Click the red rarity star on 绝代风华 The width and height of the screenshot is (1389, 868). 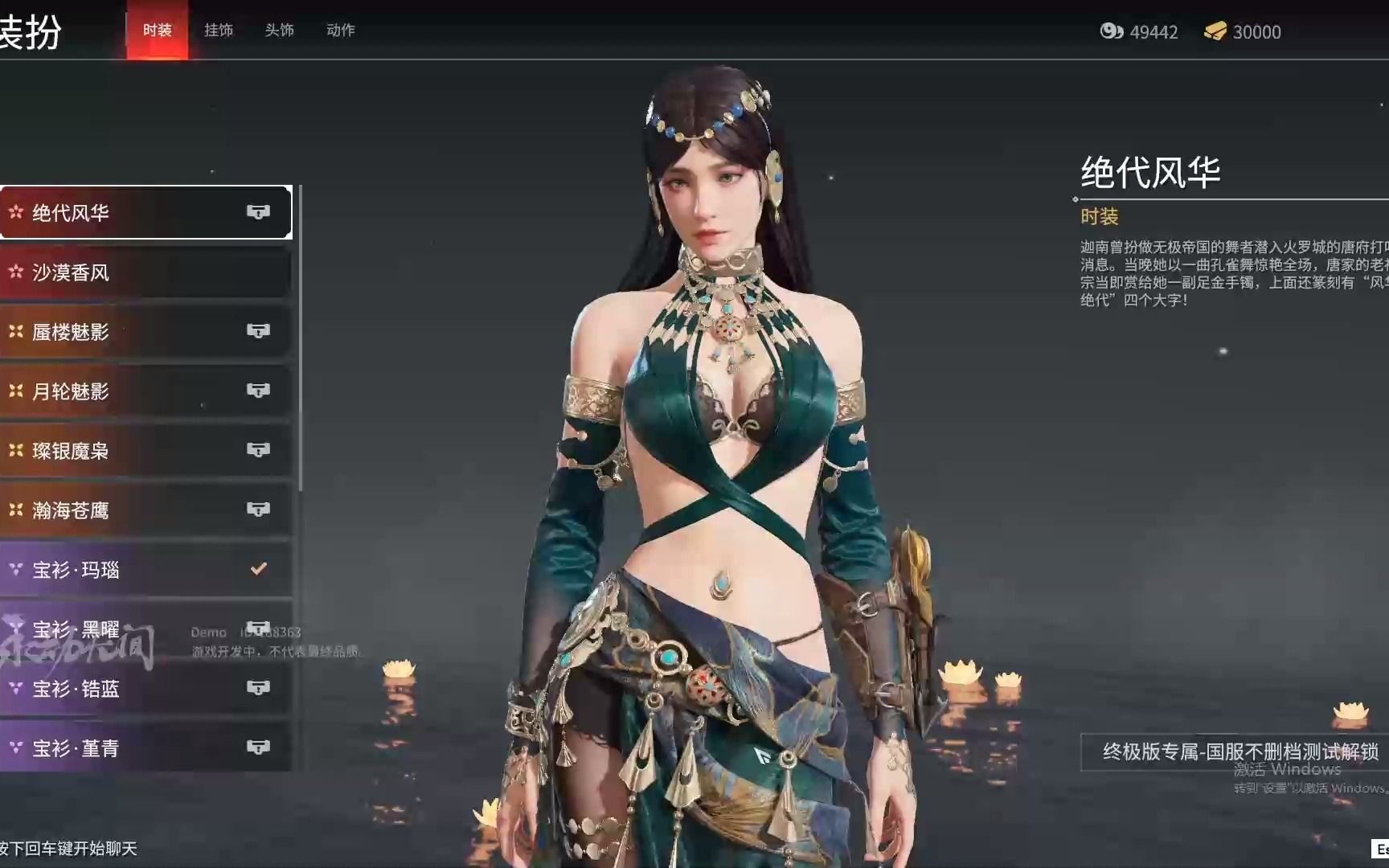14,211
